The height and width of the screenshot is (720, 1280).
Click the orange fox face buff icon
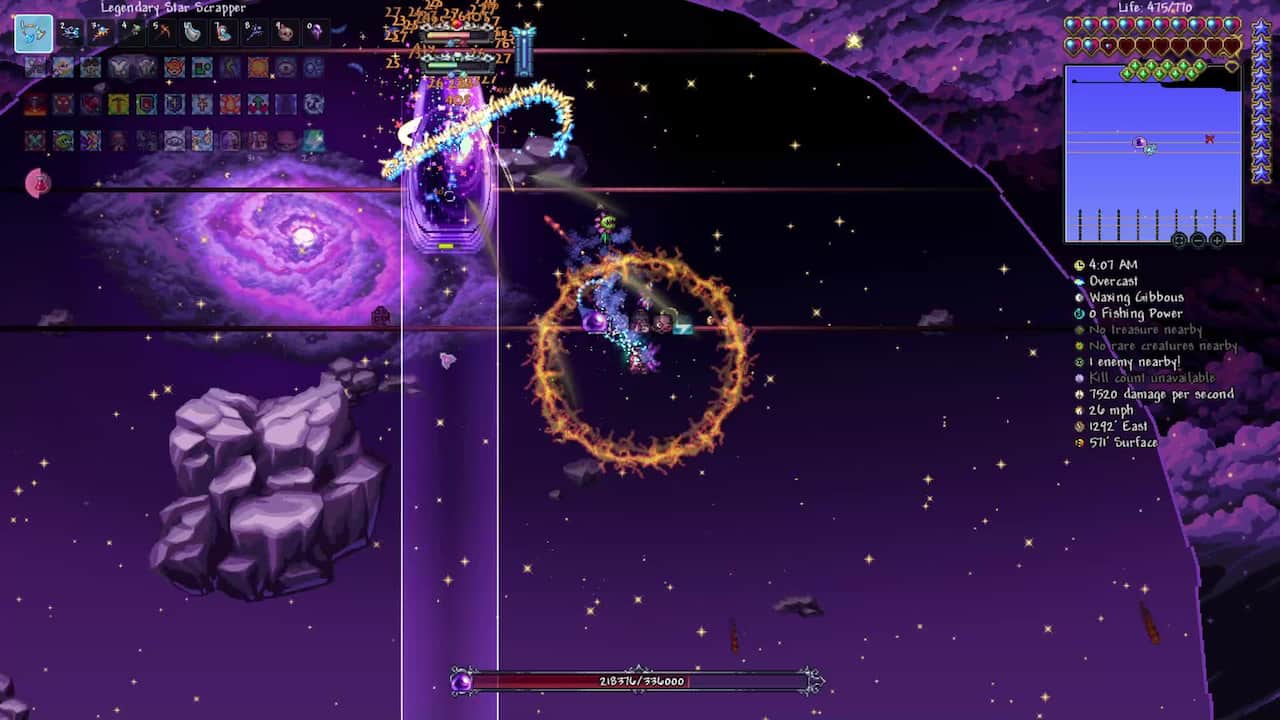[x=175, y=68]
